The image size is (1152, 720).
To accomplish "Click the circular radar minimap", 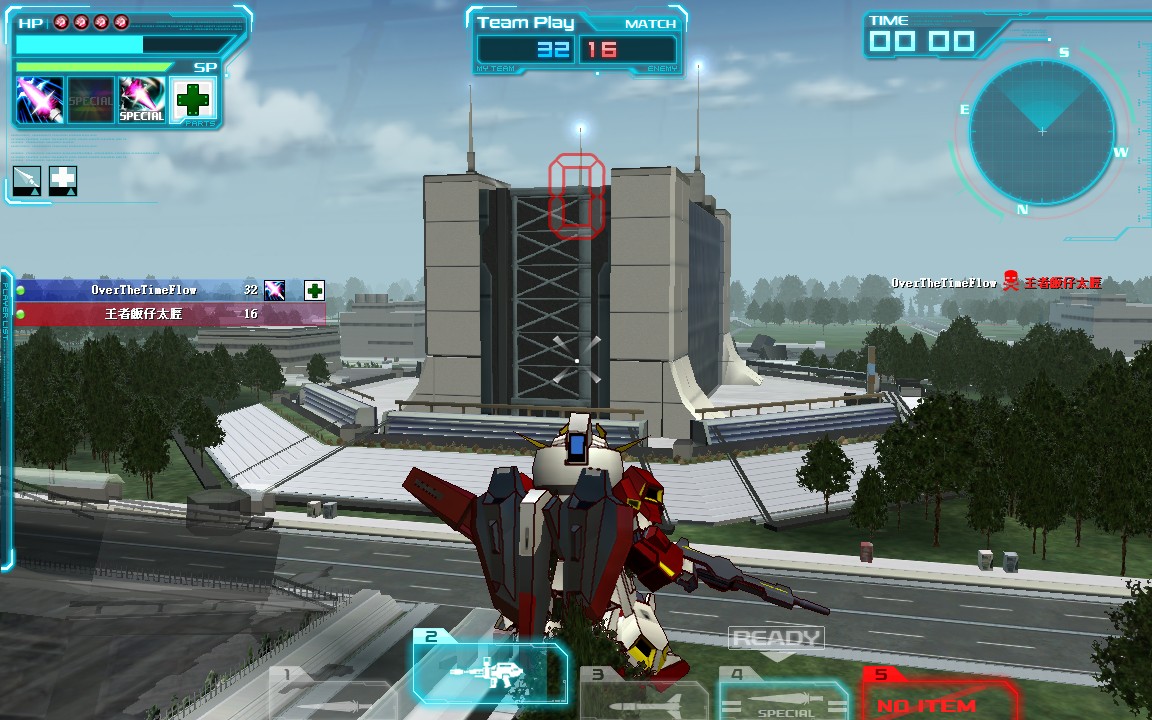I will pos(1042,131).
